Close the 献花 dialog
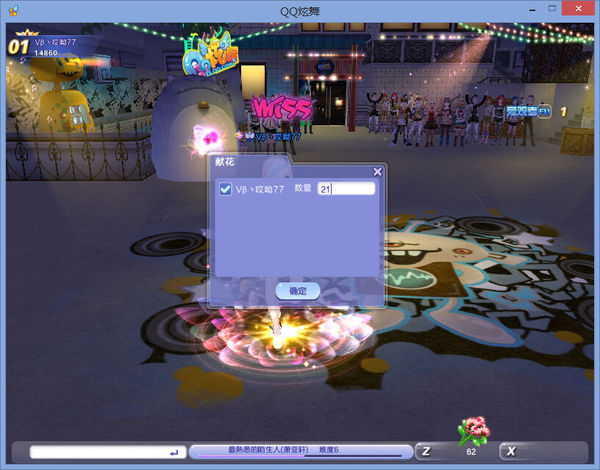The image size is (600, 470). tap(377, 172)
